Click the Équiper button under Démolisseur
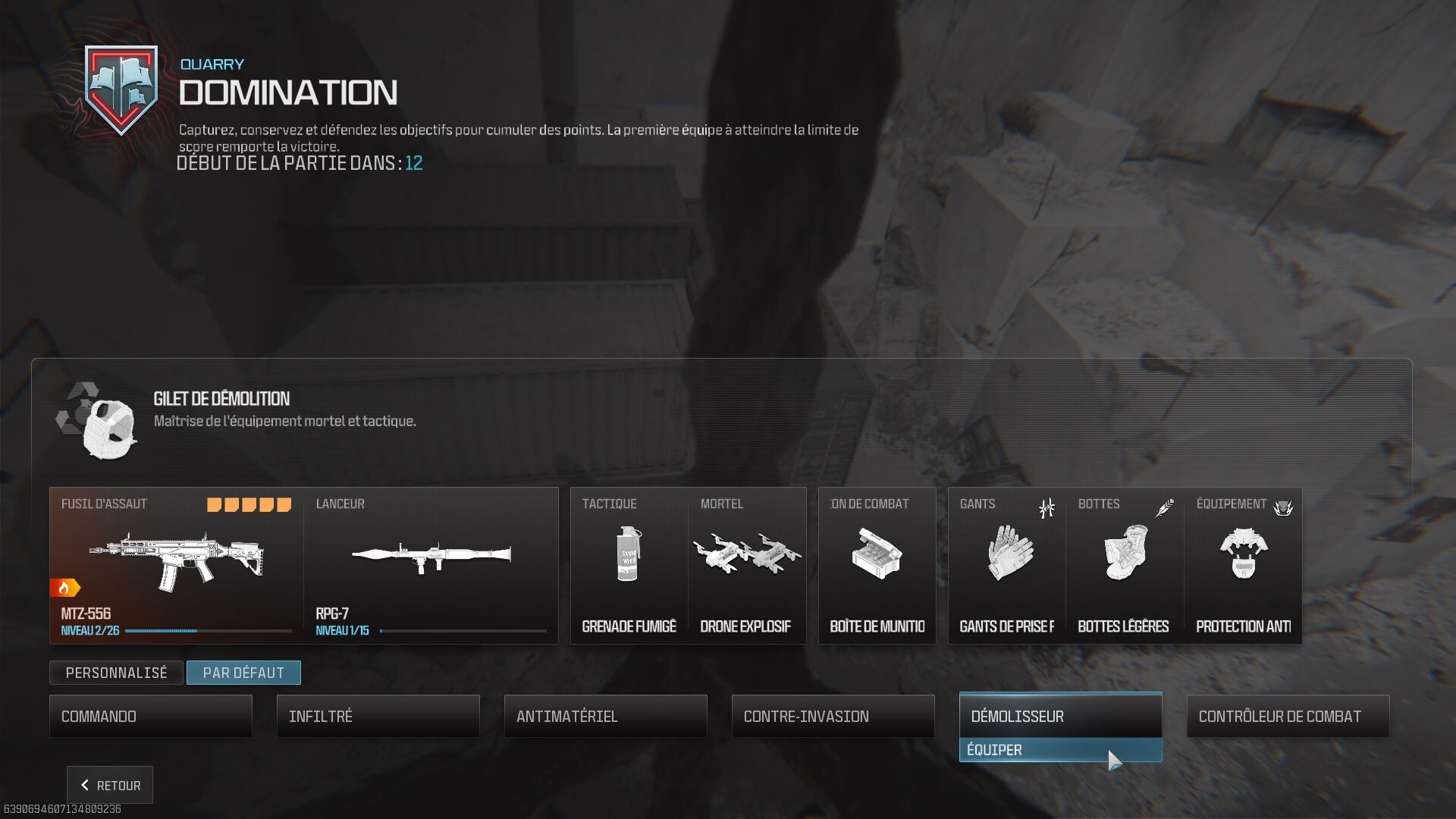This screenshot has height=819, width=1456. click(x=1060, y=749)
